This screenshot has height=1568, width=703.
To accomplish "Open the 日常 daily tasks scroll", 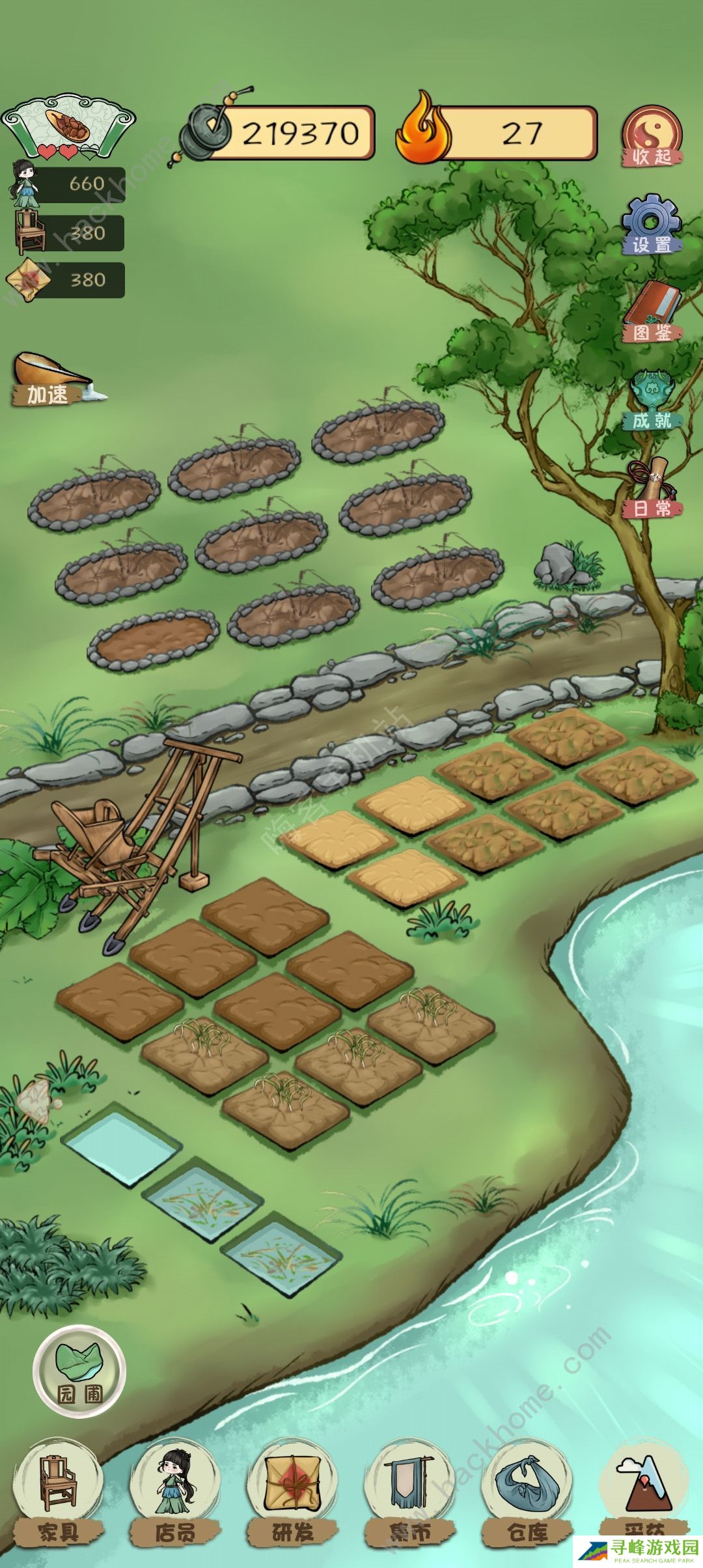I will click(652, 488).
